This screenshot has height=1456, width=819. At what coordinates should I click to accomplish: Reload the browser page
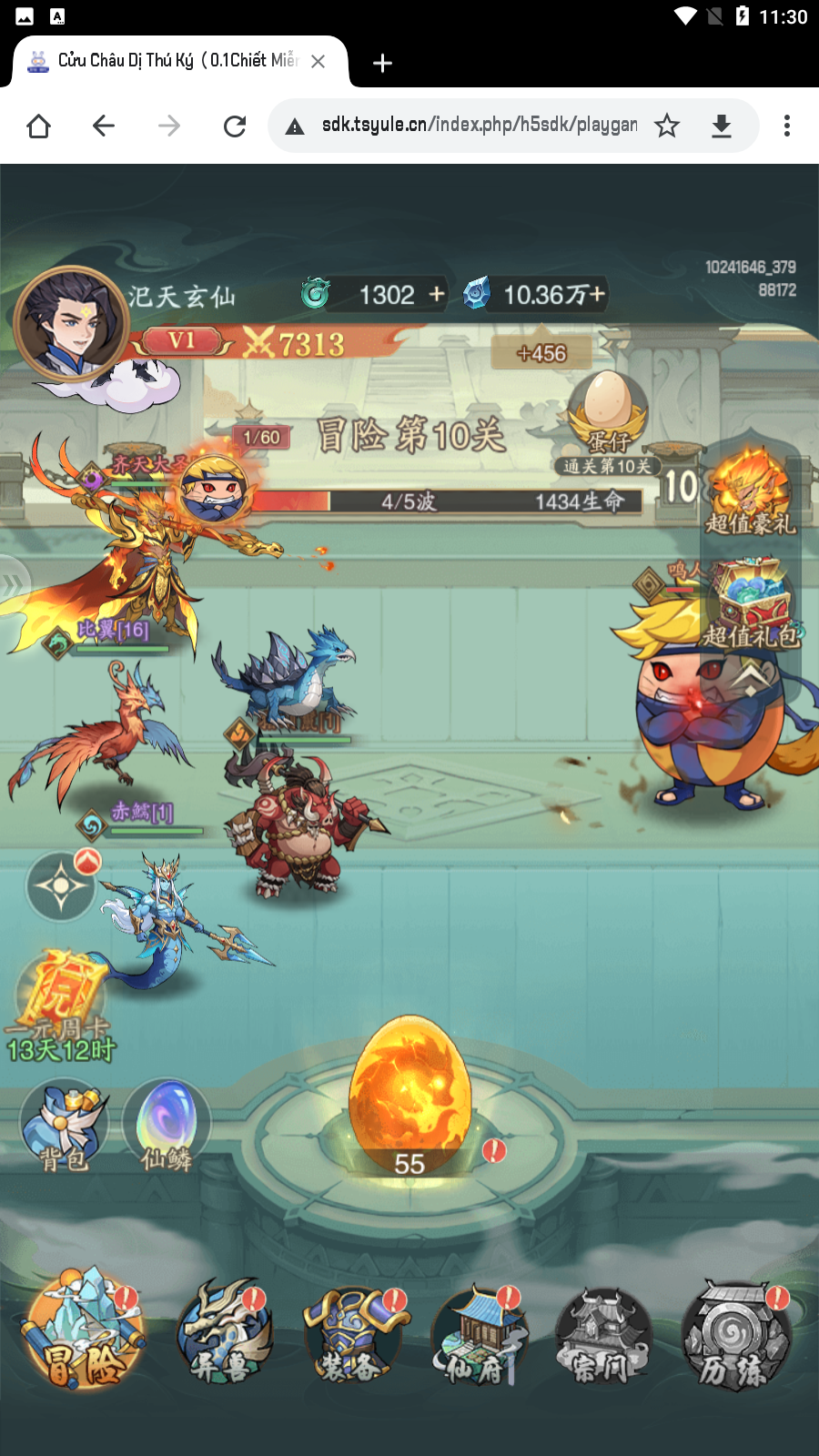(235, 126)
